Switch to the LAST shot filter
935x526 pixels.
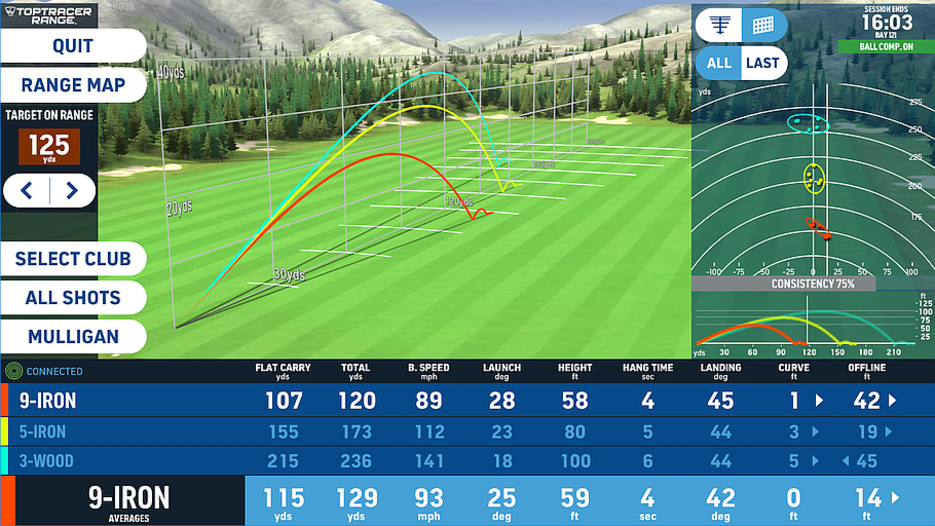click(763, 63)
